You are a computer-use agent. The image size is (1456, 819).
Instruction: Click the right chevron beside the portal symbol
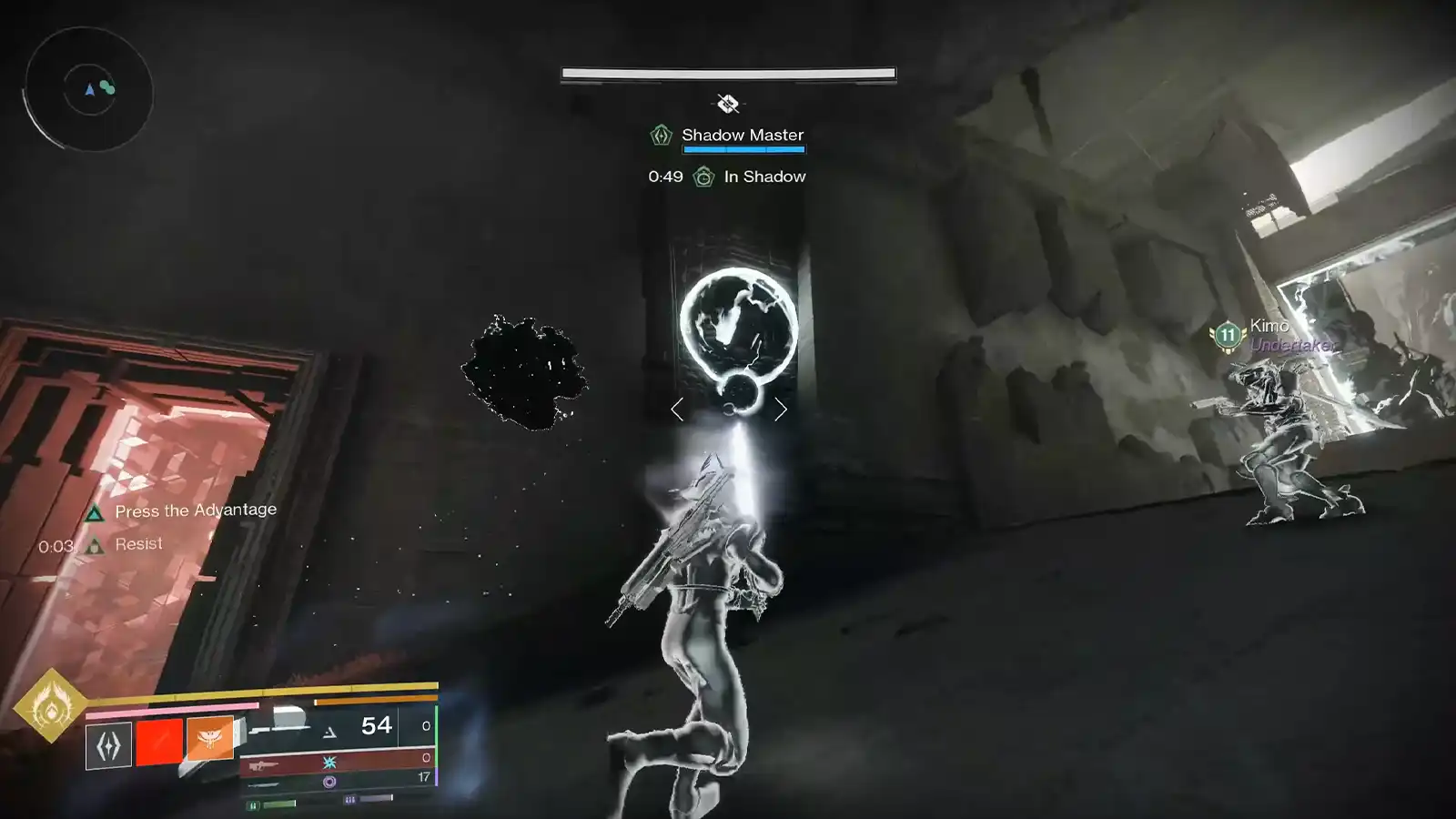pyautogui.click(x=781, y=409)
